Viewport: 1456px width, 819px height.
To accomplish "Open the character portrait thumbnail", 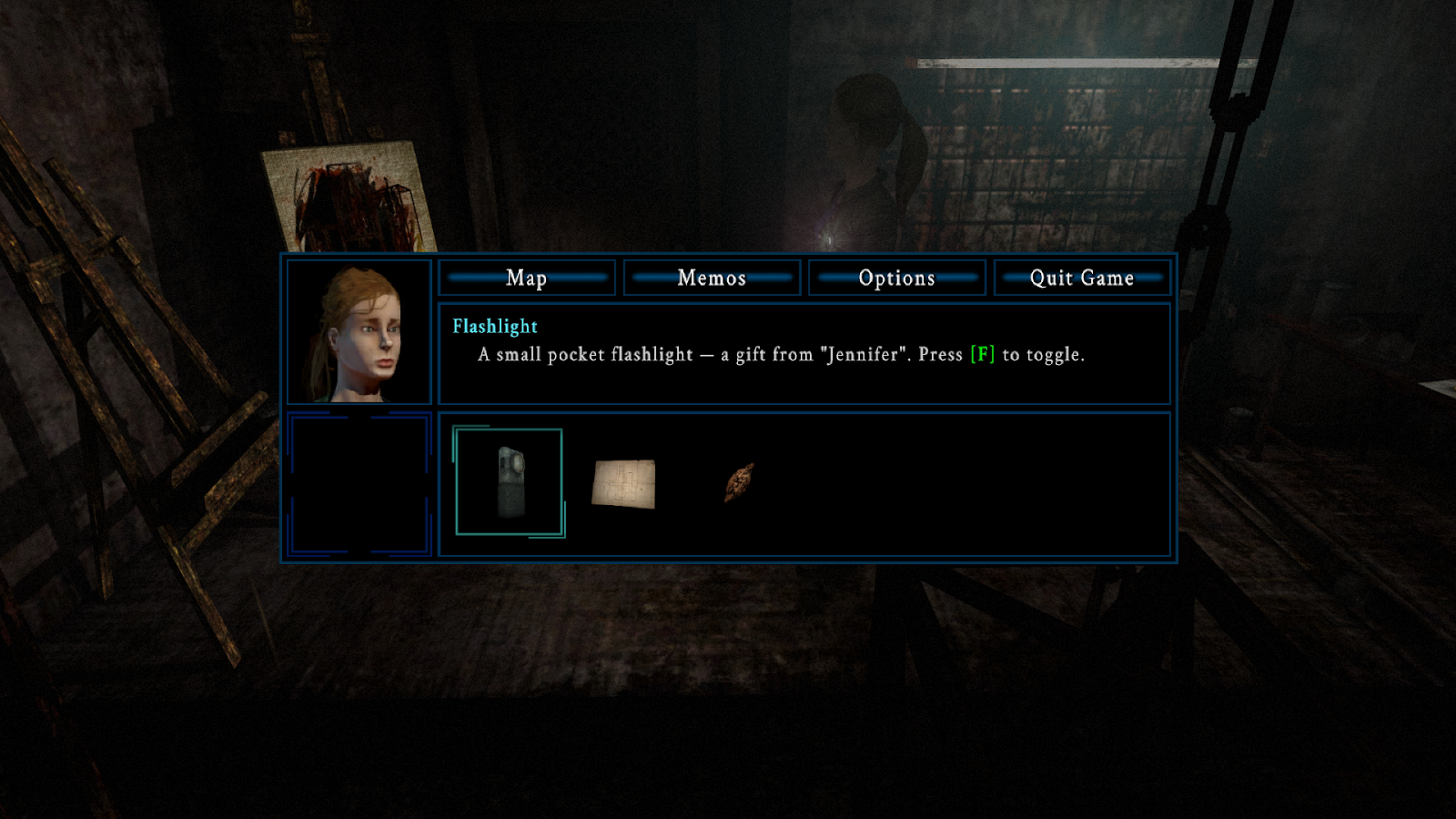I will pyautogui.click(x=359, y=332).
